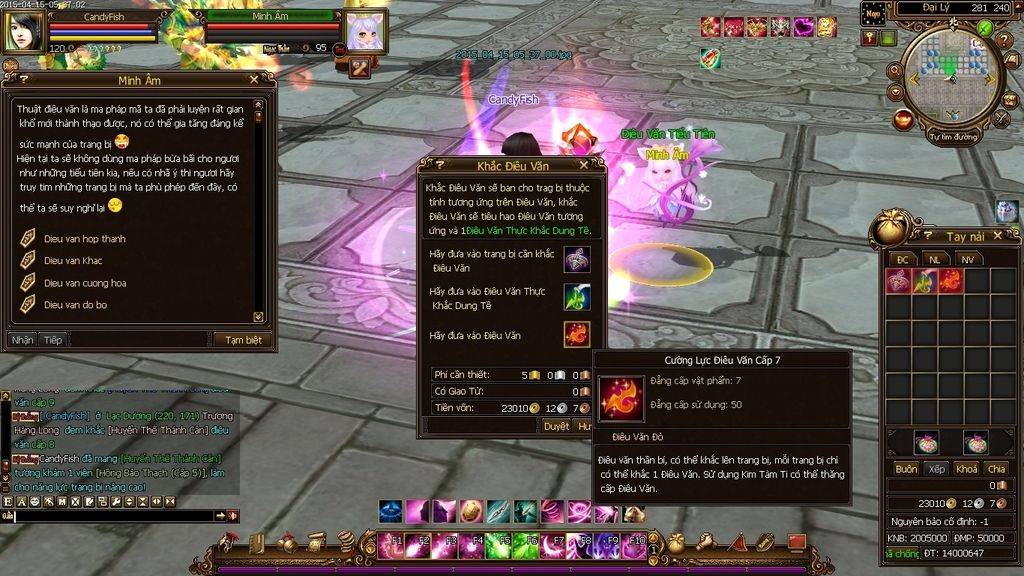
Task: Click the Tiếp button in the dialogue
Action: [x=52, y=340]
